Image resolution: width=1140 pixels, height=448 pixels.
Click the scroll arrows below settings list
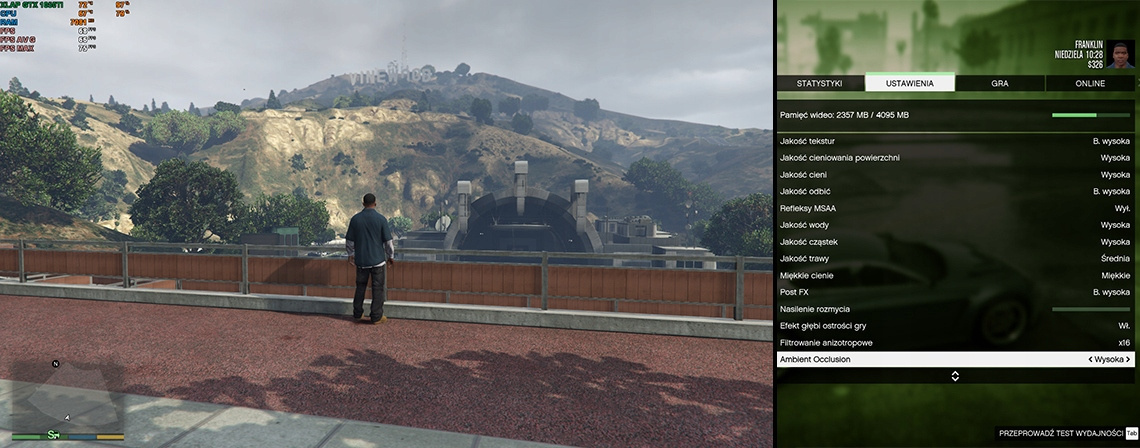coord(955,376)
